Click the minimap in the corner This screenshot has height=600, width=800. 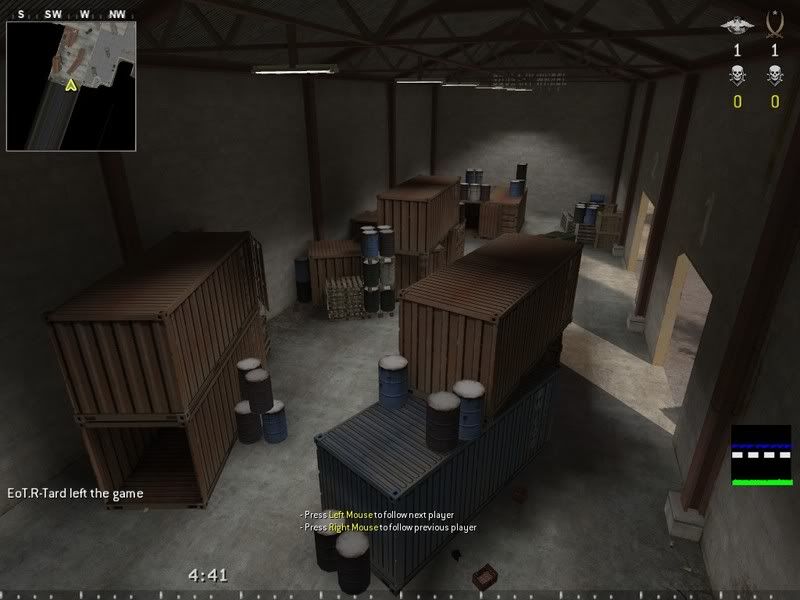pyautogui.click(x=71, y=87)
